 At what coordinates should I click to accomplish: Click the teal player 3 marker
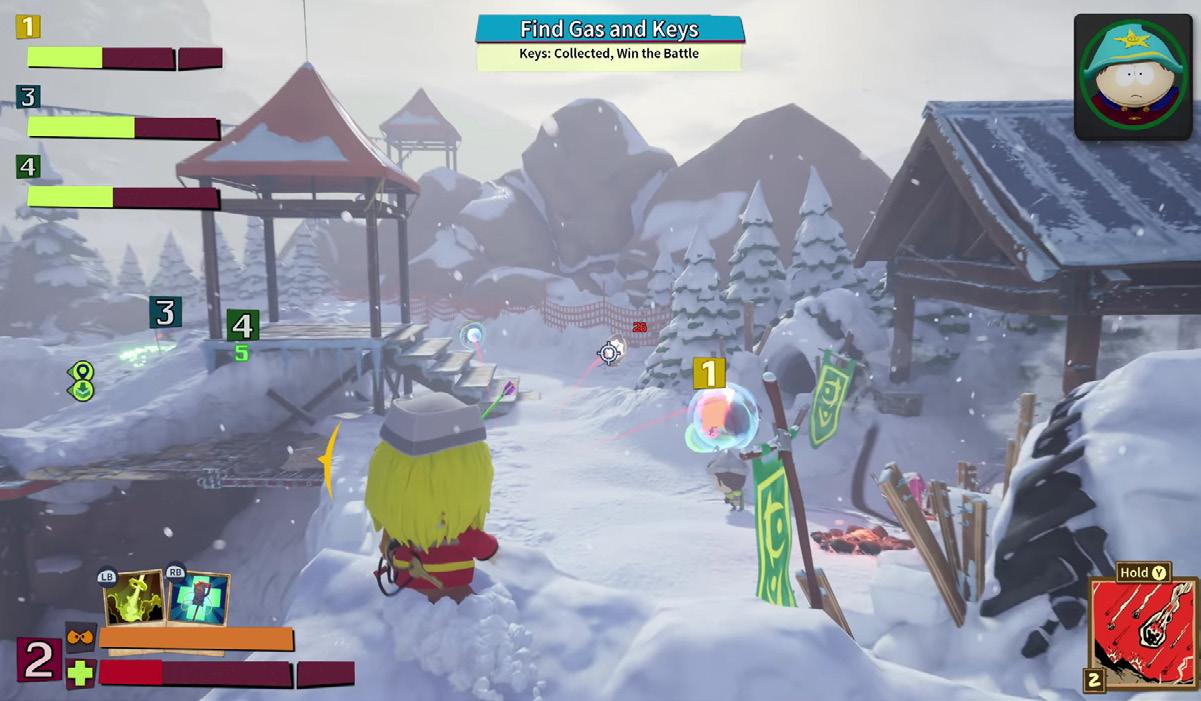pyautogui.click(x=165, y=313)
